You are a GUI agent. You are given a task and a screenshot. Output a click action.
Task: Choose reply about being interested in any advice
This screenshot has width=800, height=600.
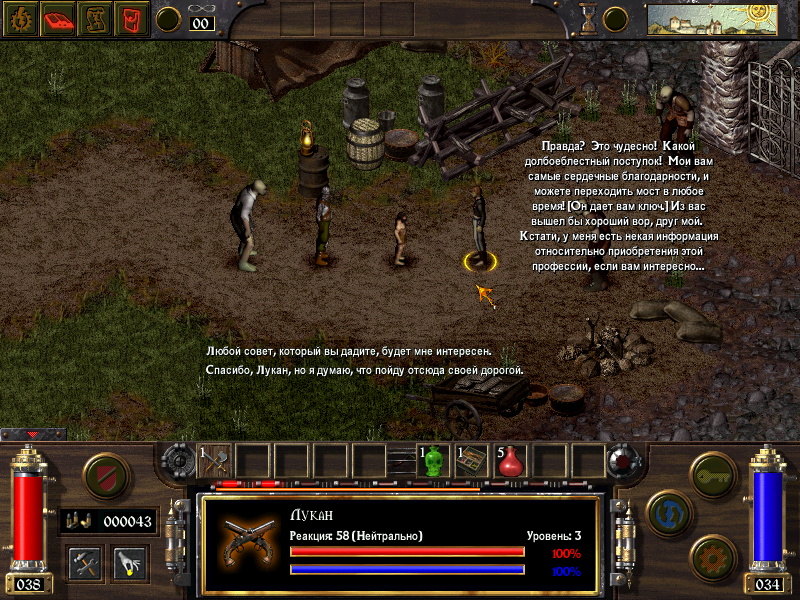348,352
